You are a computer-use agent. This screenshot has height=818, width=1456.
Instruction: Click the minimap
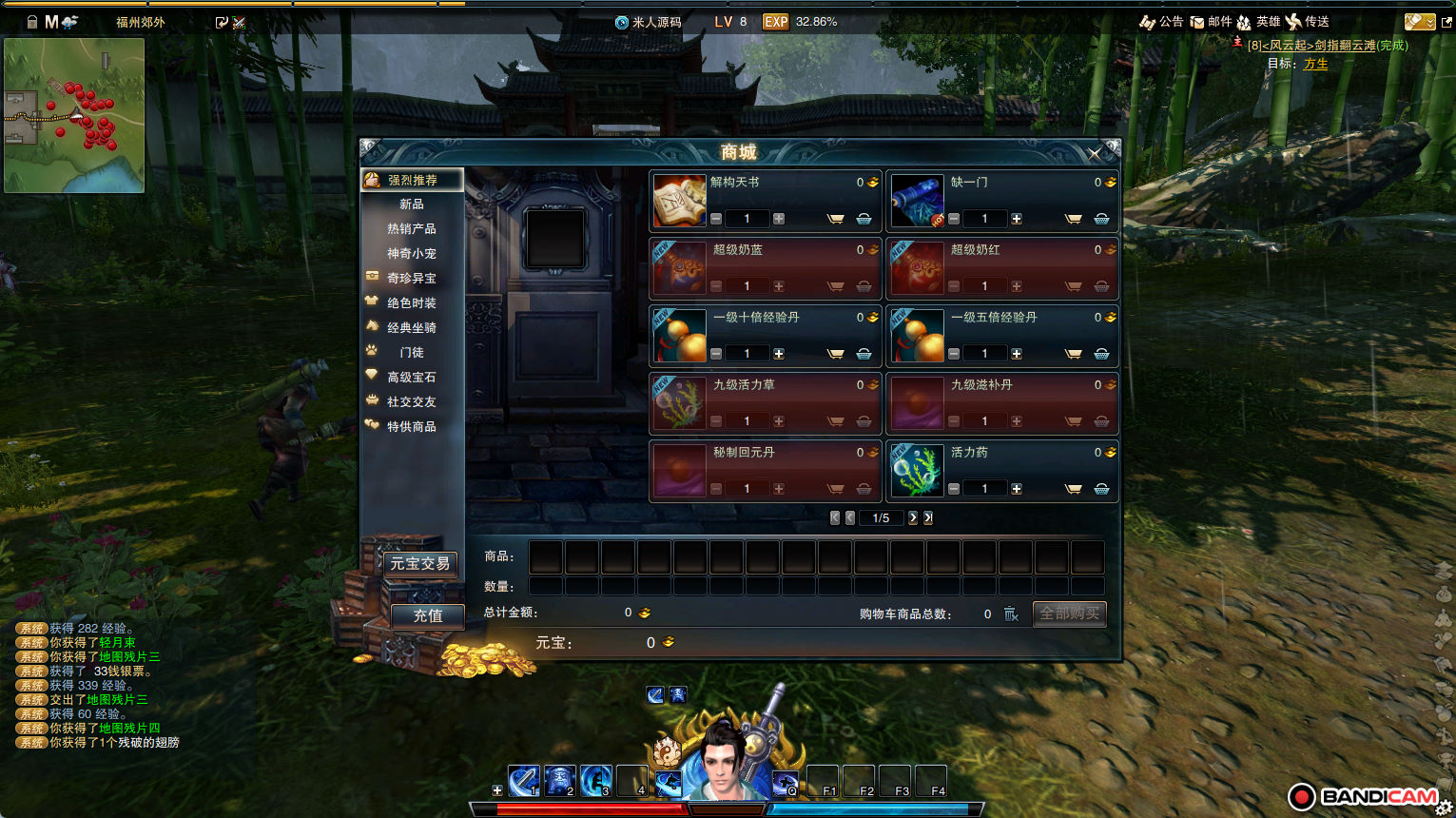click(74, 115)
